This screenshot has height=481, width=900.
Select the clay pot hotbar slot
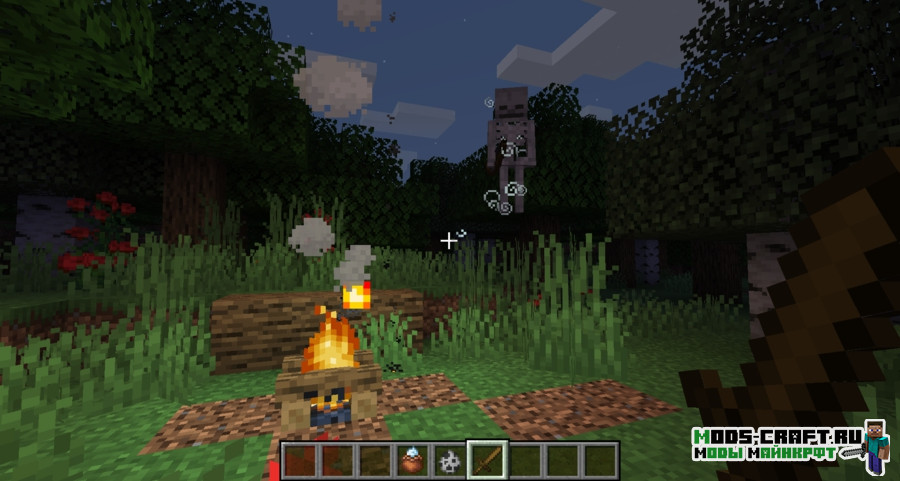tap(412, 460)
